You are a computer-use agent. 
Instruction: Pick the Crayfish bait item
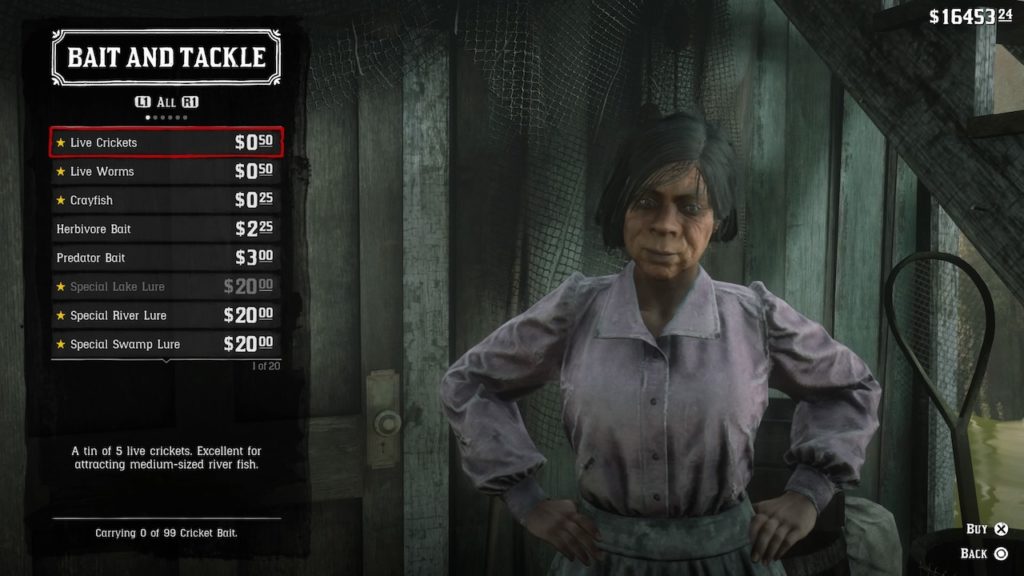tap(166, 200)
